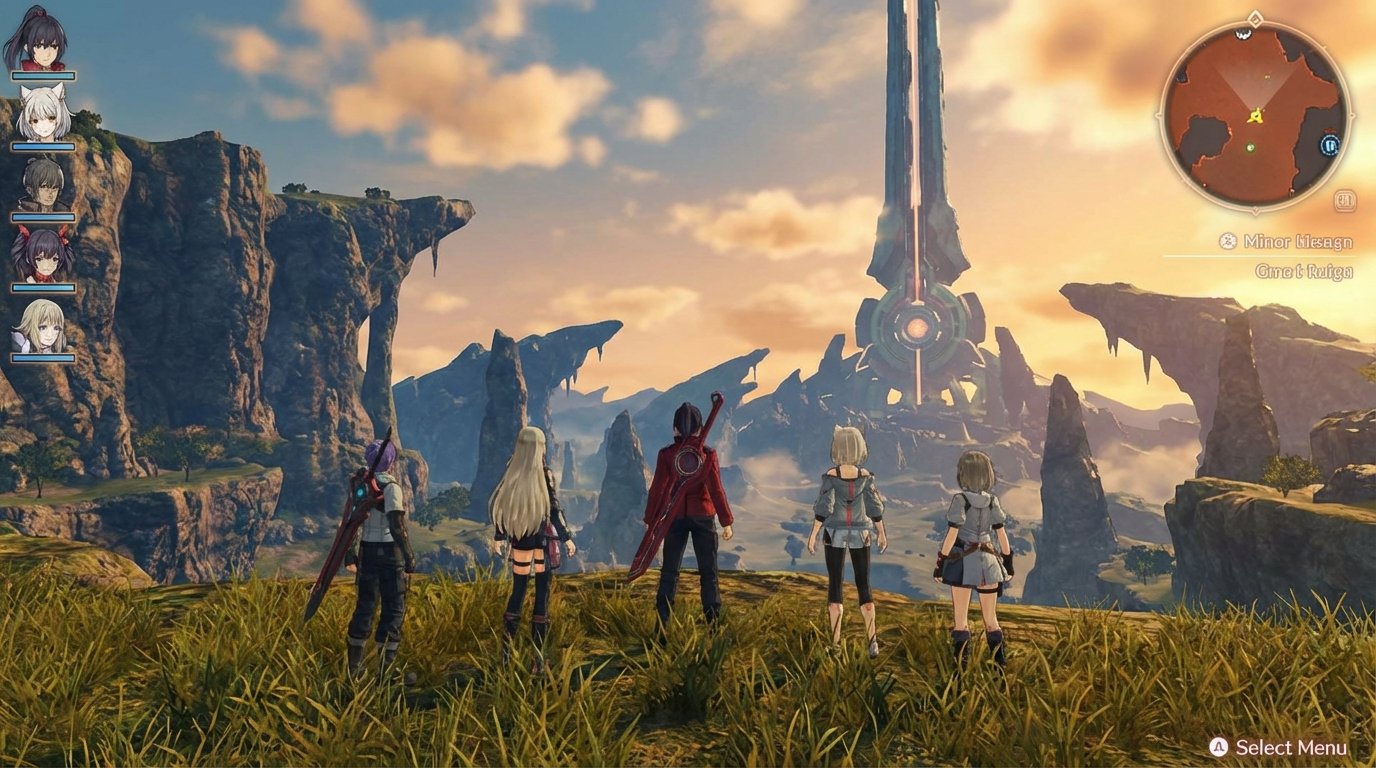Click the quest icon beside Minor Llesagn
Viewport: 1376px width, 768px height.
pos(1227,239)
